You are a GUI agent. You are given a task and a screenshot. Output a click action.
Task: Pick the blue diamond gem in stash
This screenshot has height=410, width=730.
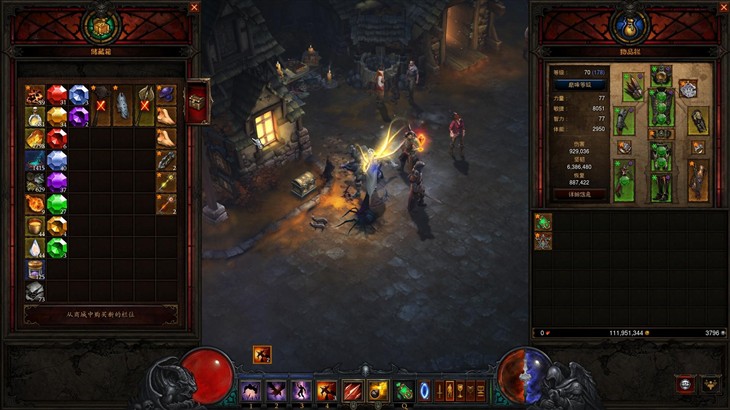click(79, 95)
